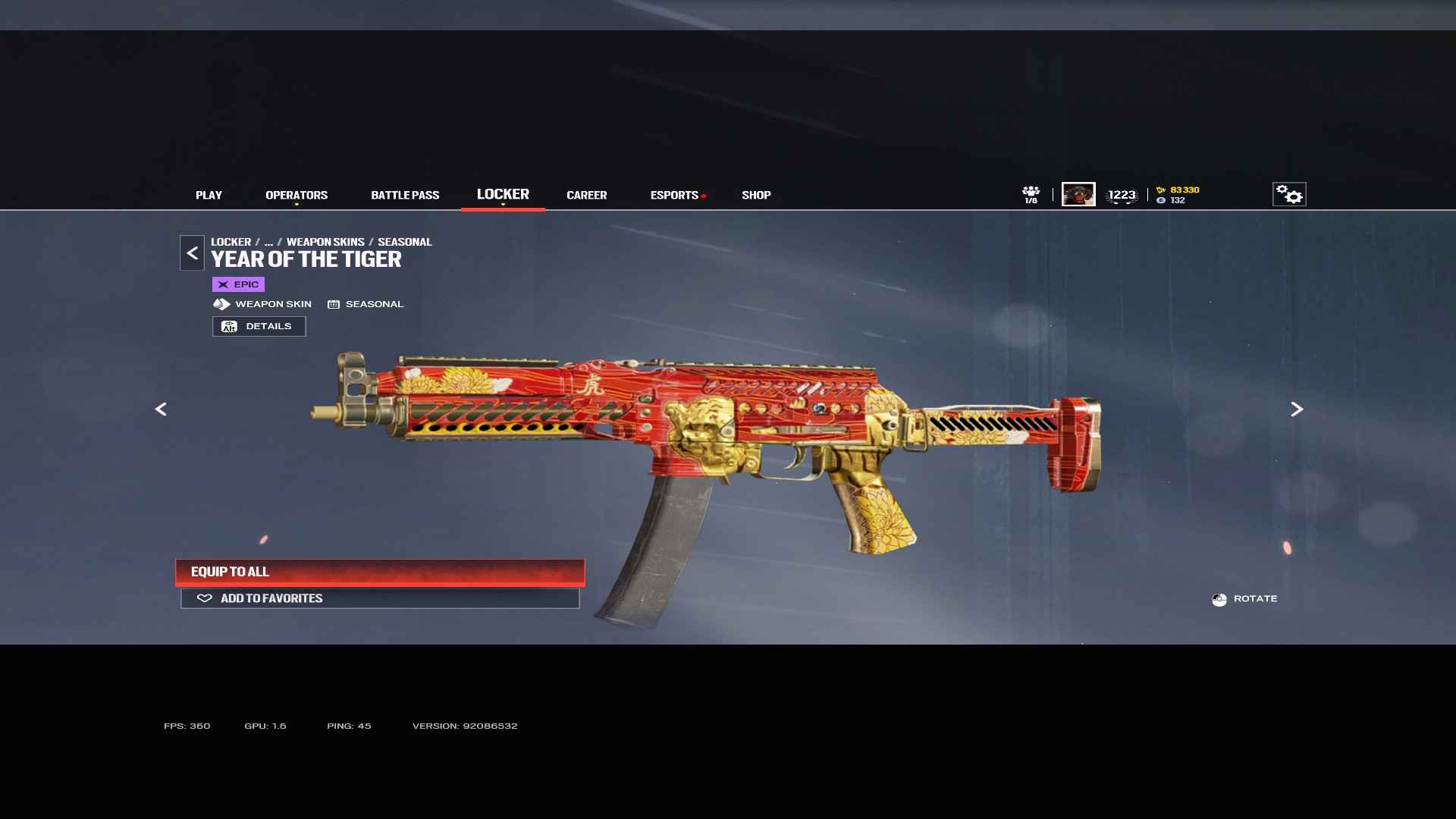Viewport: 1456px width, 819px height.
Task: Equip Year of the Tiger to all
Action: [380, 572]
